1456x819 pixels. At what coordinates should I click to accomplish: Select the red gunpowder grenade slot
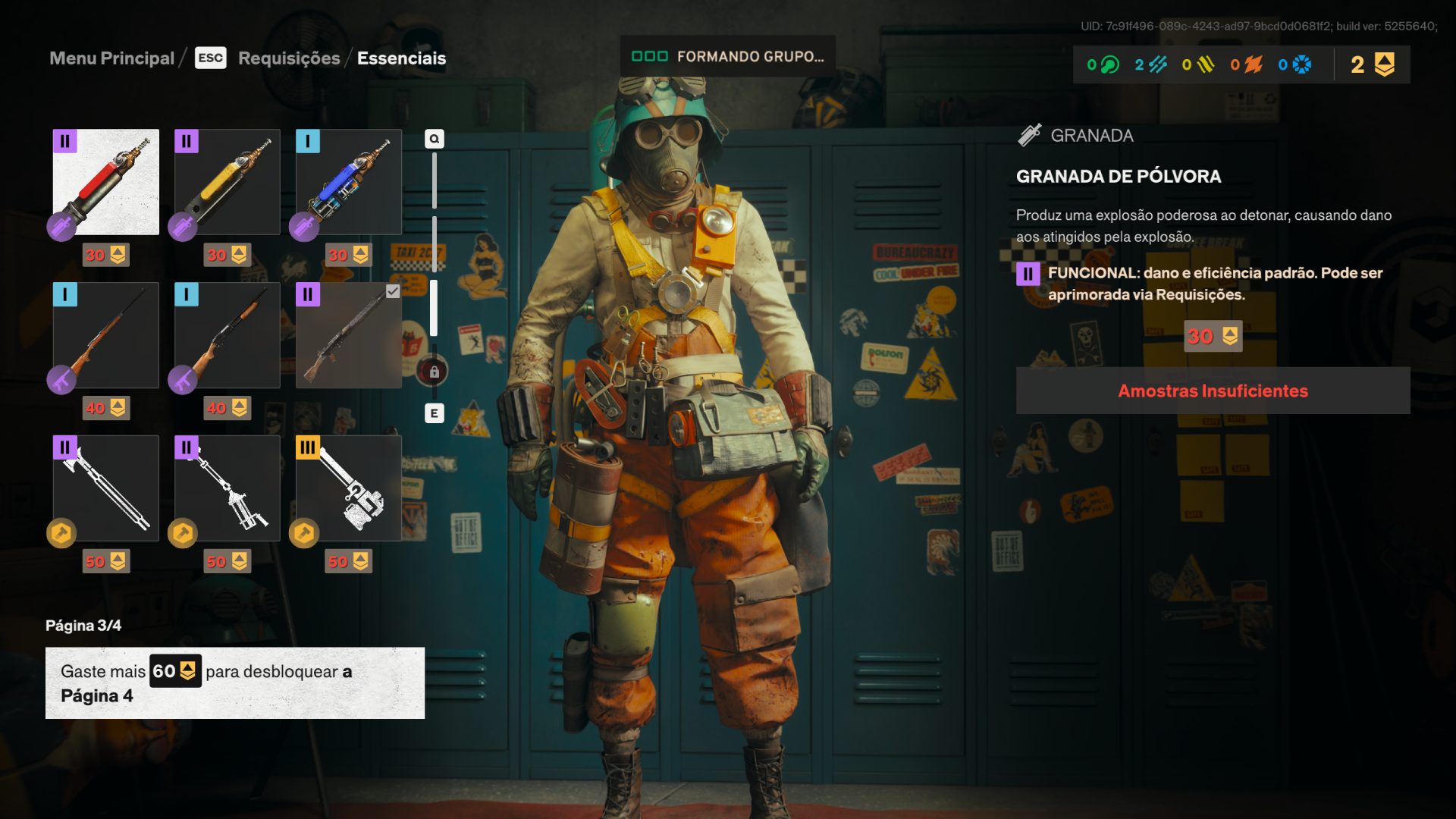click(106, 182)
